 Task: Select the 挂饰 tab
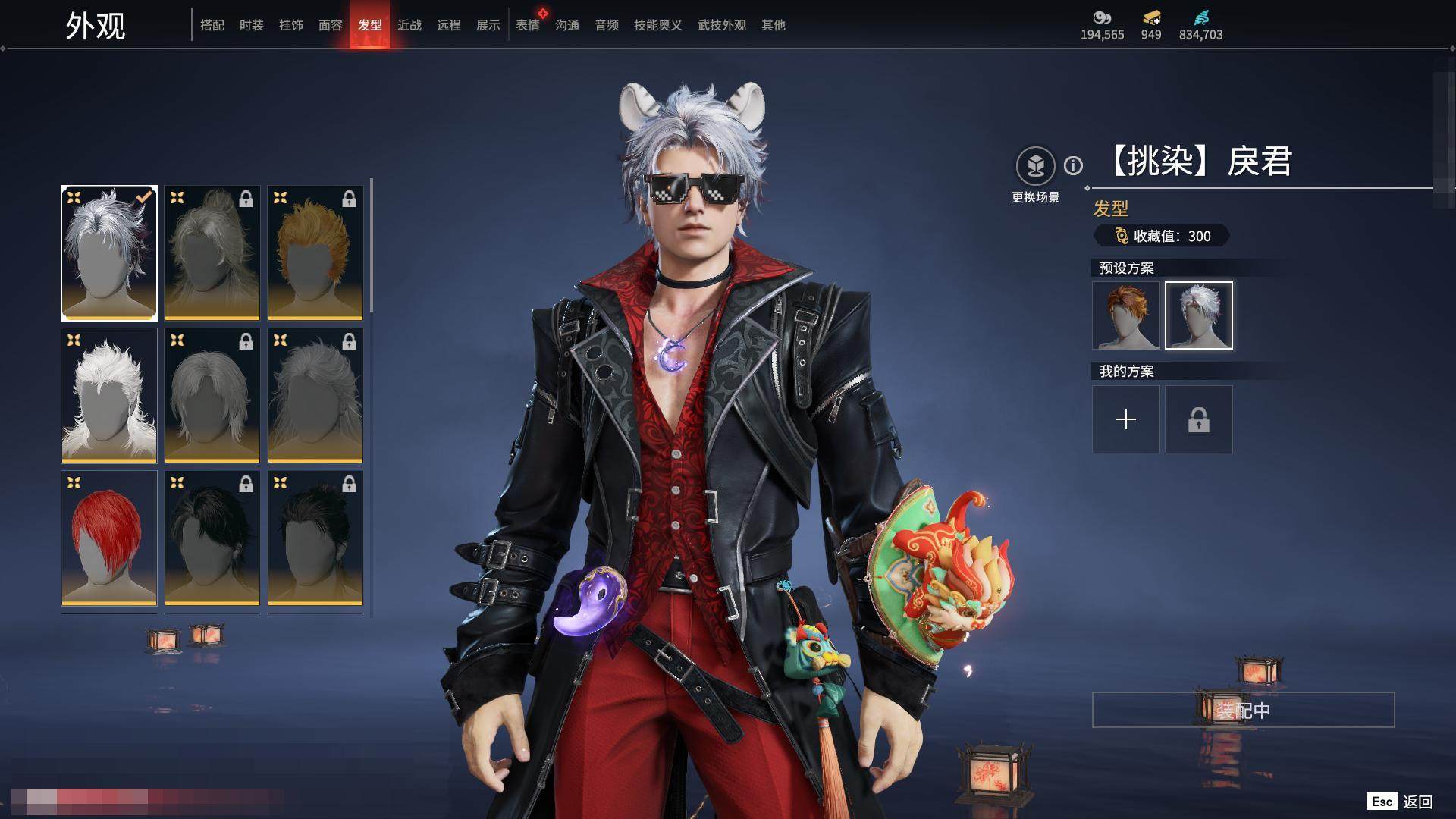click(x=291, y=25)
